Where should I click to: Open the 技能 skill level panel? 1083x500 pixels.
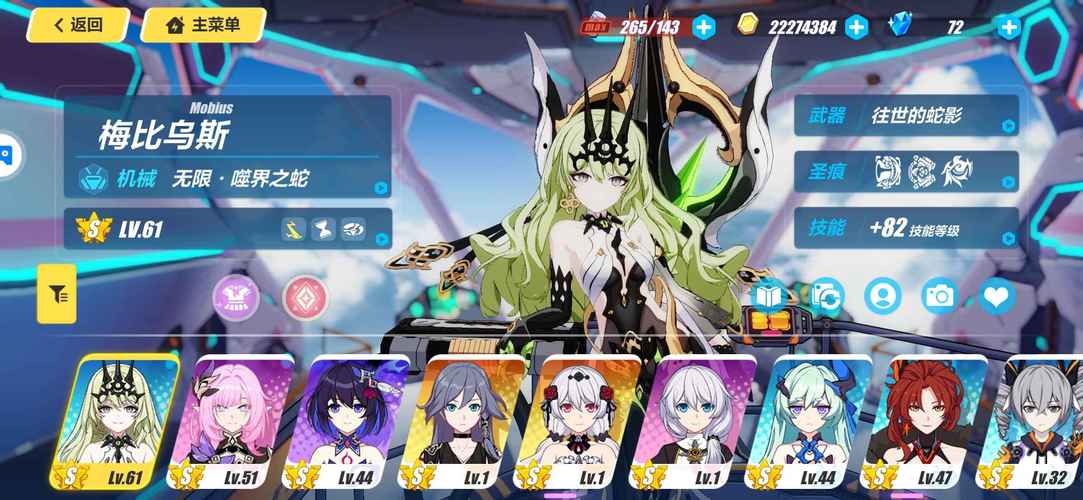pyautogui.click(x=906, y=229)
